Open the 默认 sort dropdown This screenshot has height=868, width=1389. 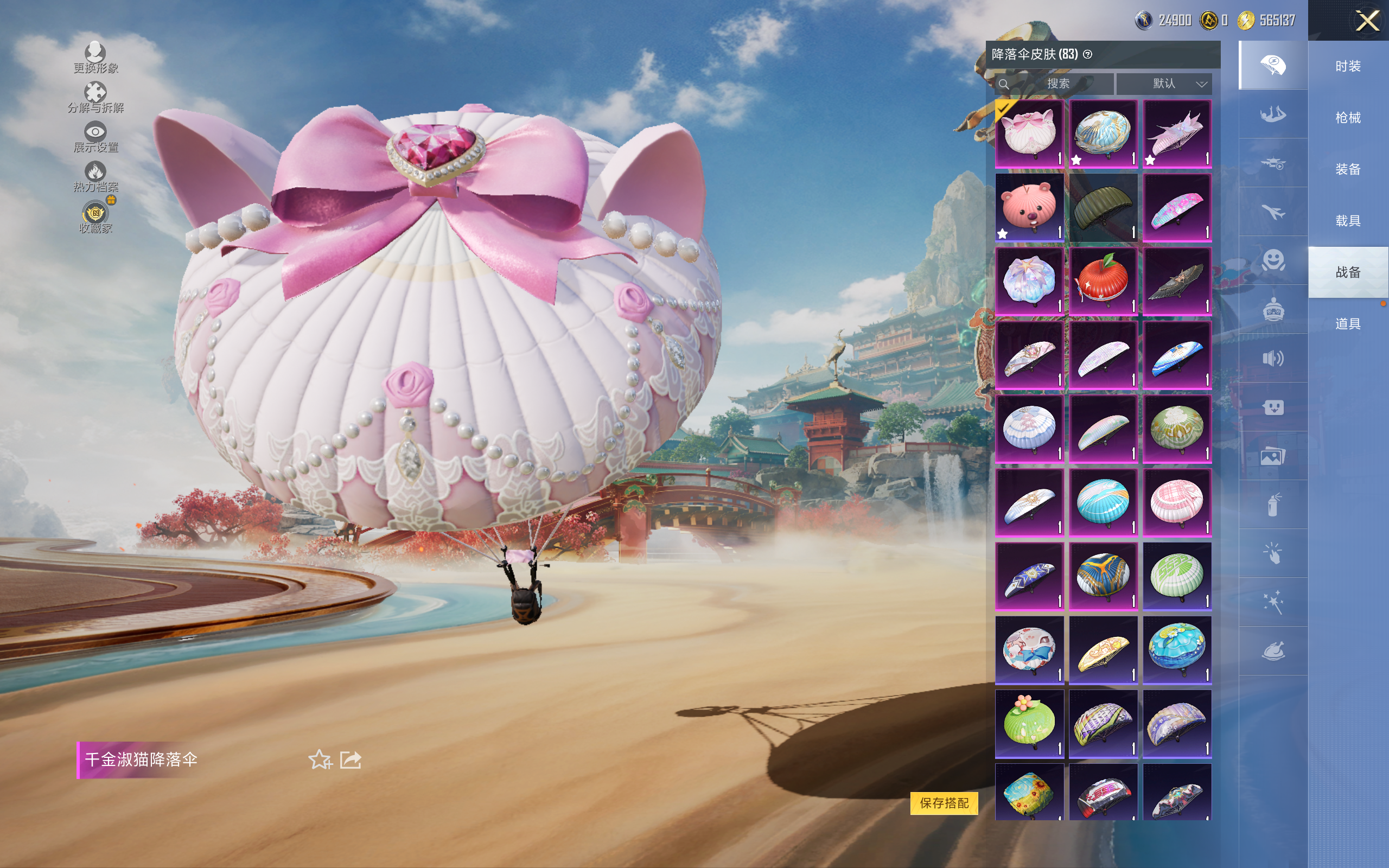(1164, 84)
